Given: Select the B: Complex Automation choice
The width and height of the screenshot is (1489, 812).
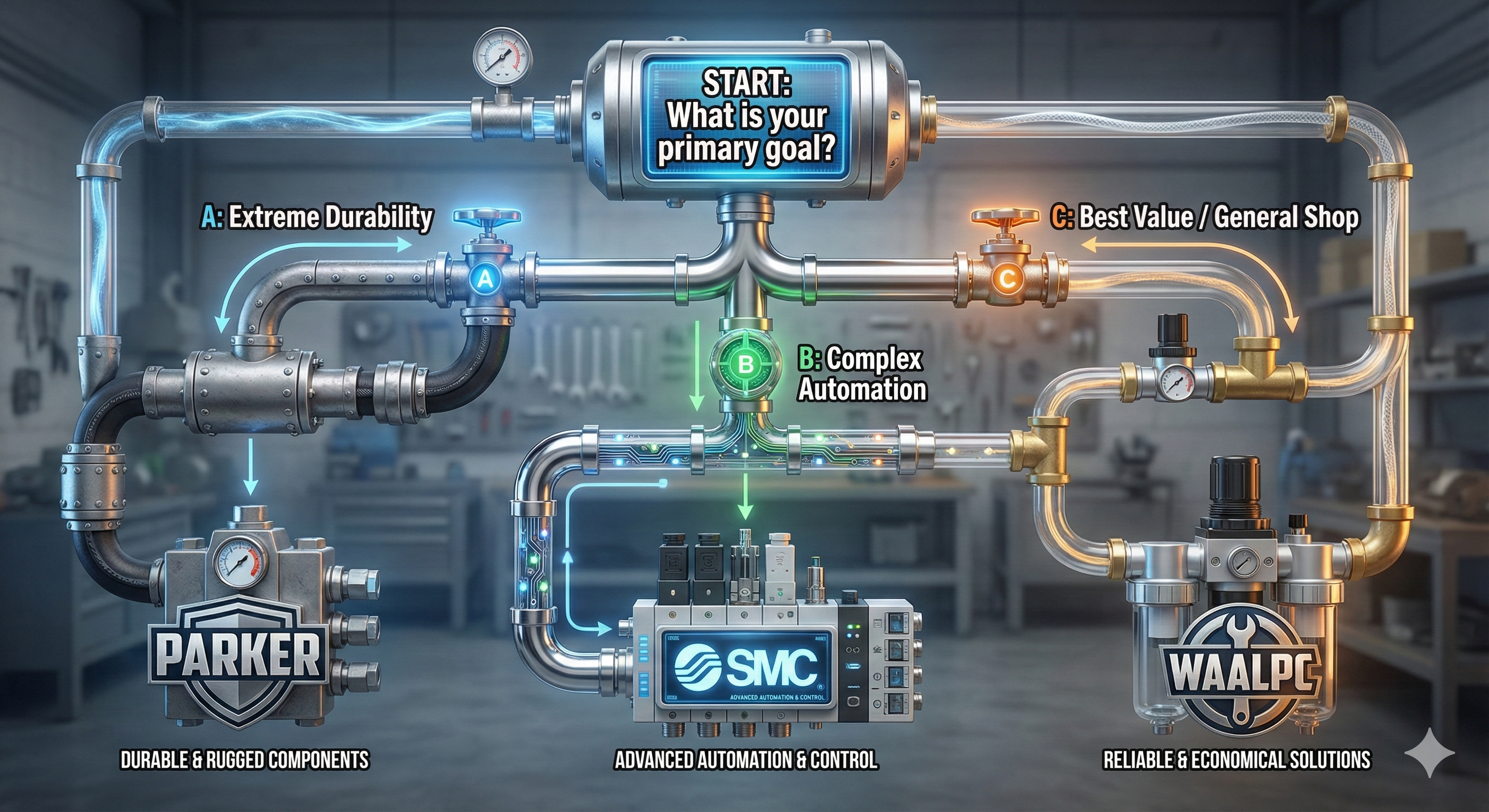Looking at the screenshot, I should click(861, 374).
